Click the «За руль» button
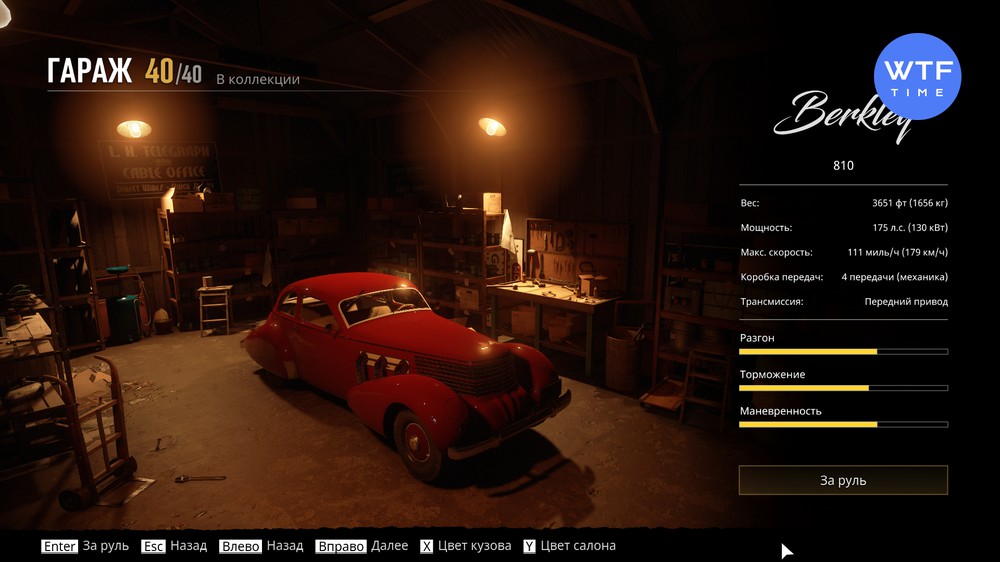Screen dimensions: 1000x562 pyautogui.click(x=843, y=480)
